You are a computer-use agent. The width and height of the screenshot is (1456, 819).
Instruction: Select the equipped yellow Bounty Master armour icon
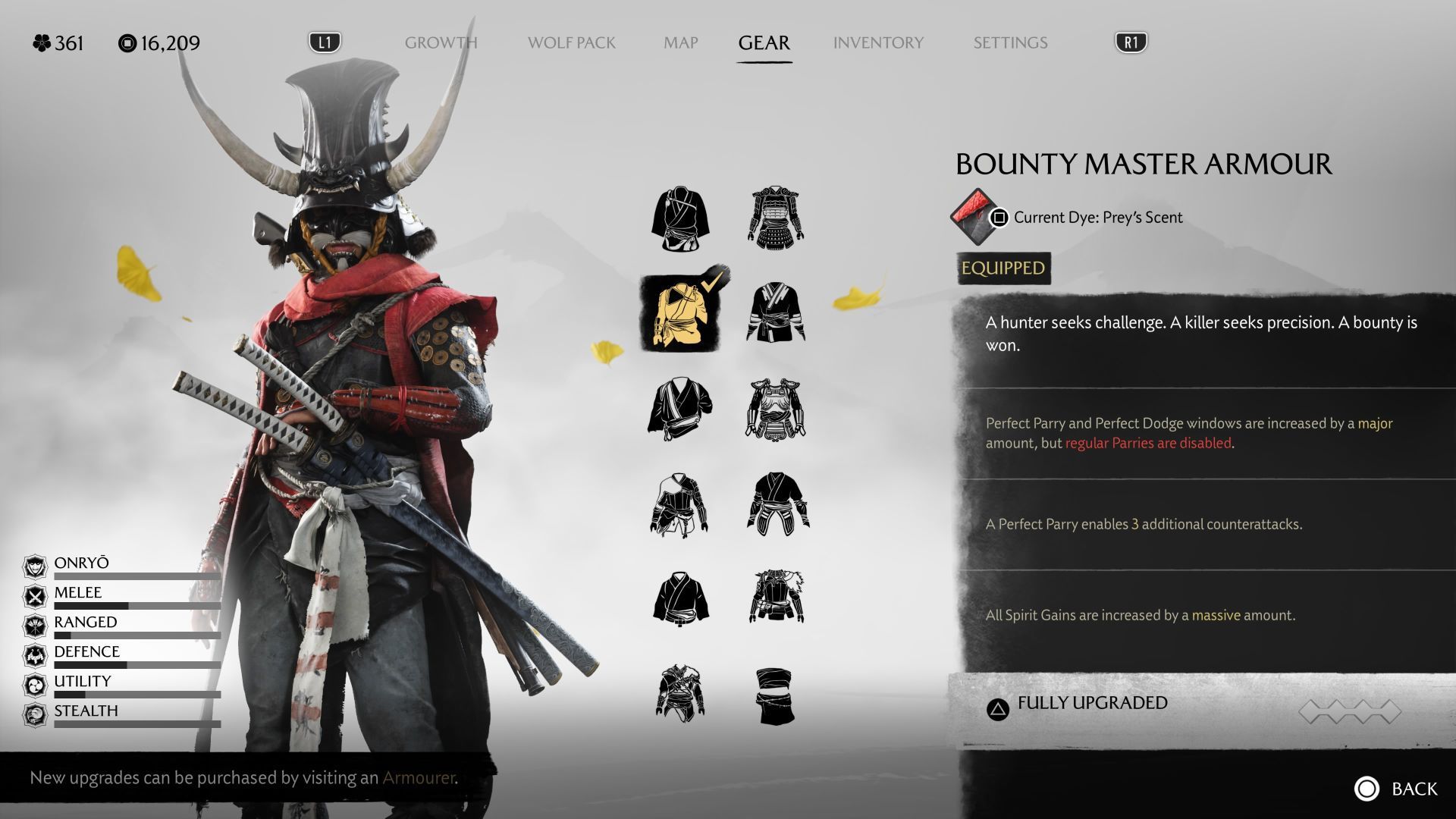click(680, 313)
